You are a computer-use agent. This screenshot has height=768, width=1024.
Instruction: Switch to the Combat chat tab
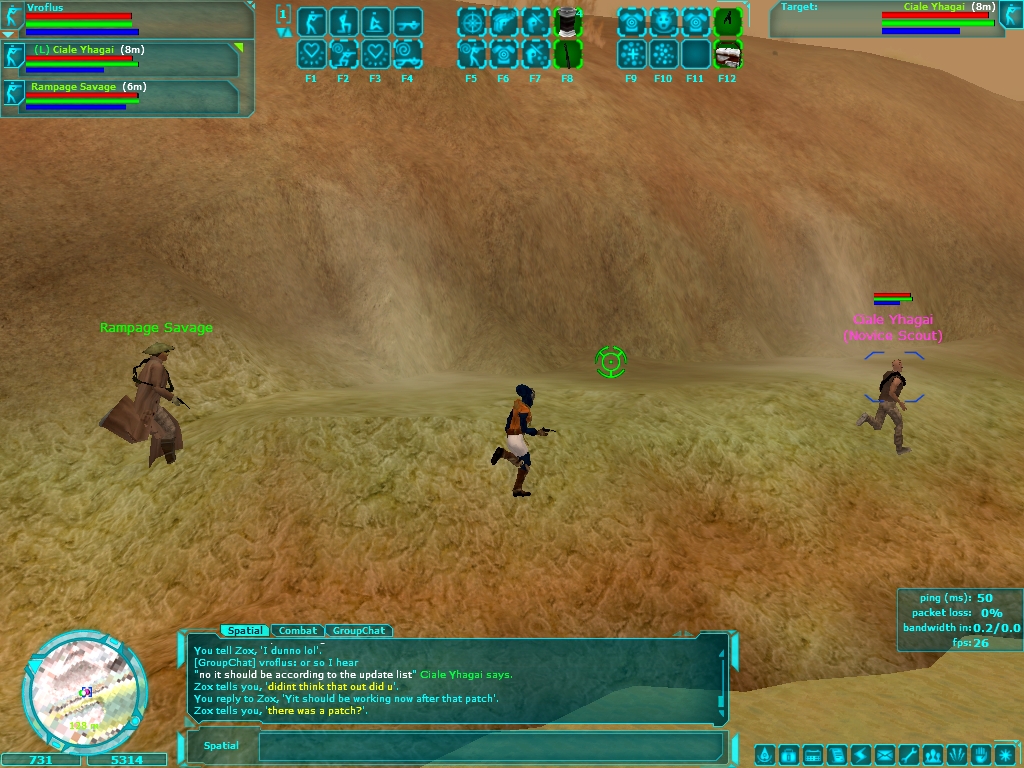298,631
